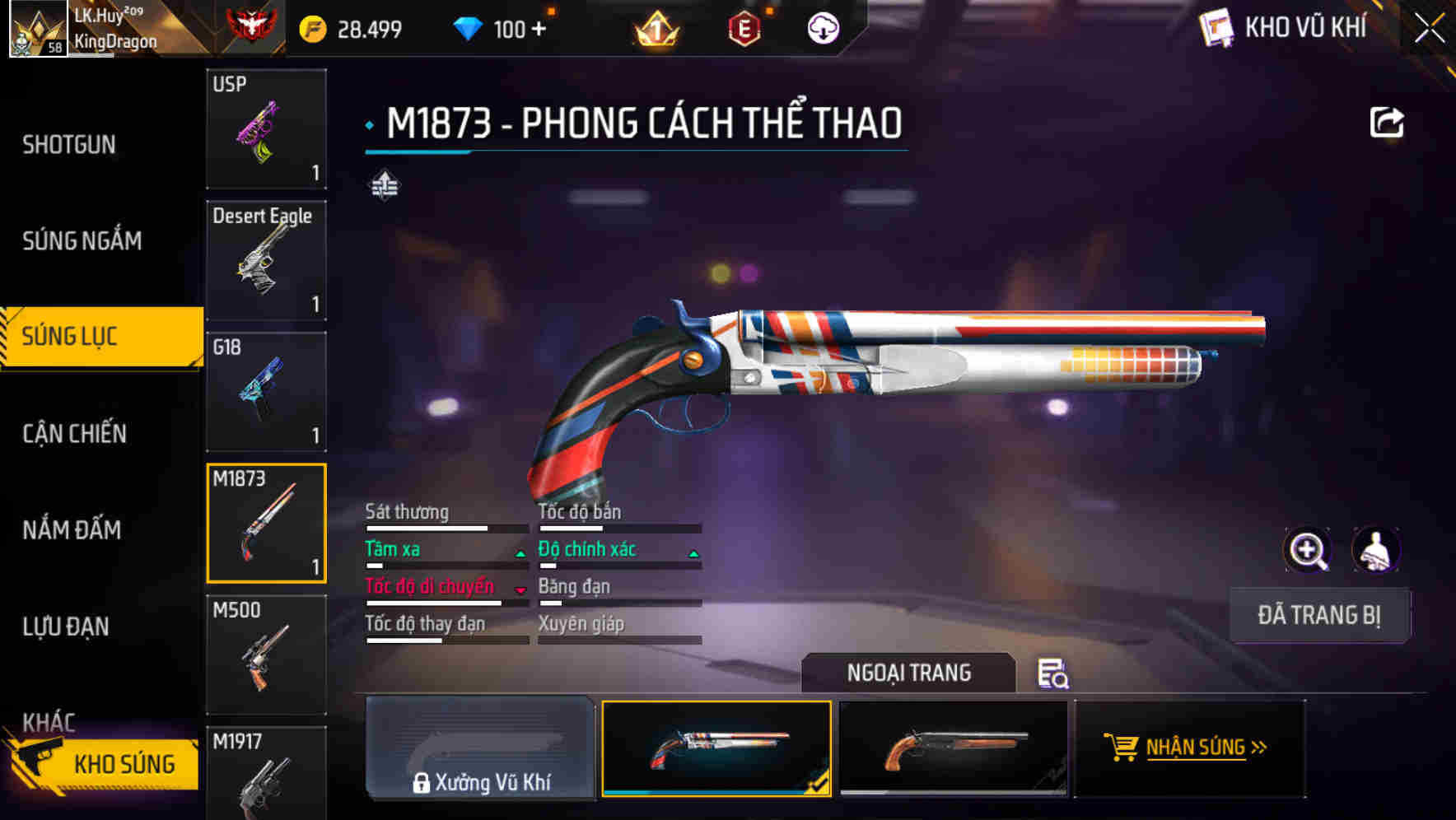Select the M500 revolver slot
This screenshot has width=1456, height=820.
click(x=266, y=655)
